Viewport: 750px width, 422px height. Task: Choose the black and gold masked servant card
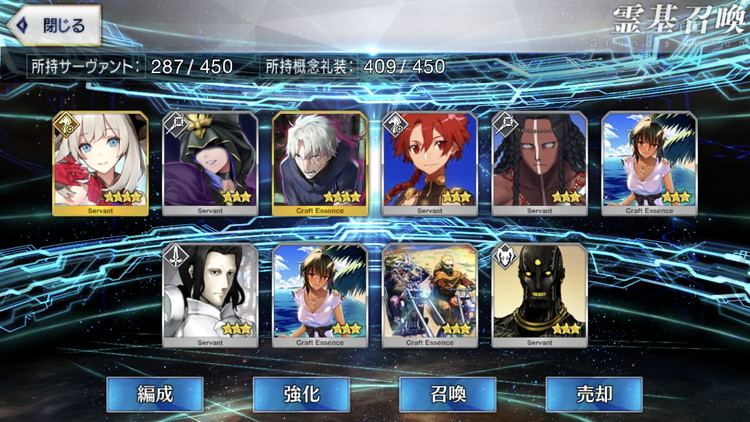[540, 294]
